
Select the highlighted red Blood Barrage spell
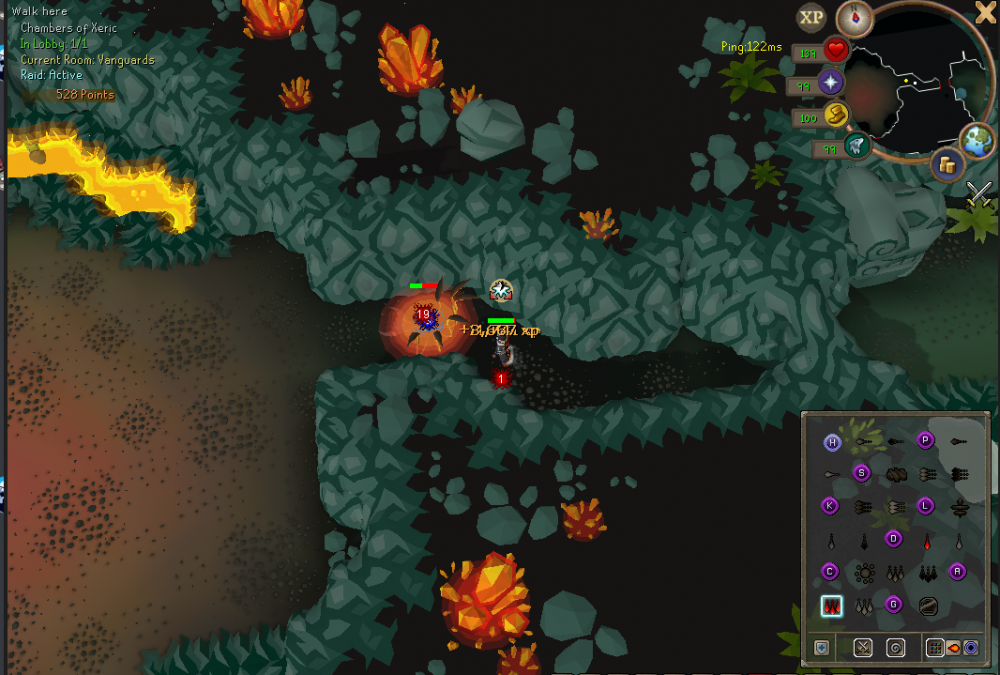click(831, 605)
